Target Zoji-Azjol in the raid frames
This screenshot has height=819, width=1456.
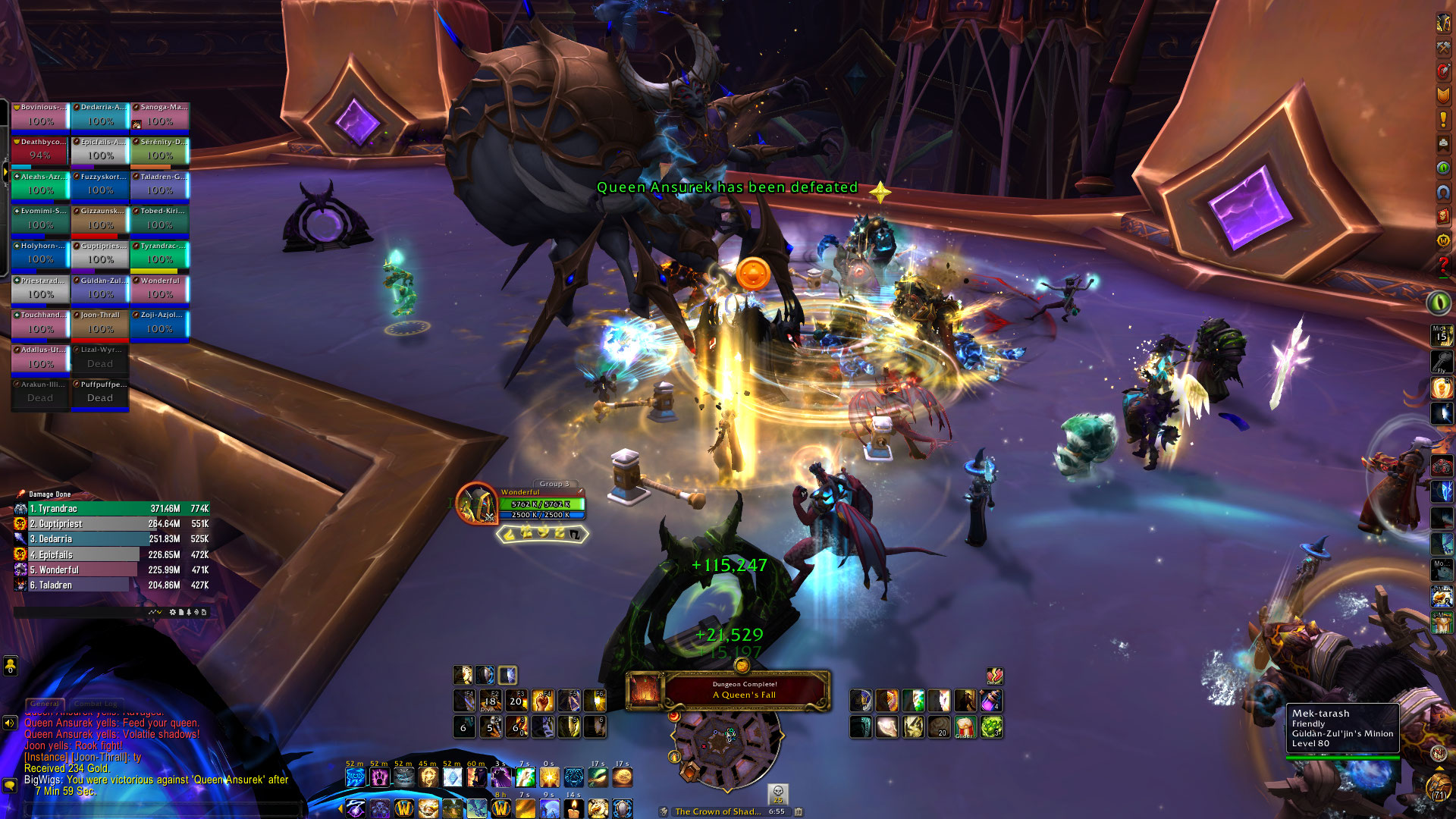(159, 325)
